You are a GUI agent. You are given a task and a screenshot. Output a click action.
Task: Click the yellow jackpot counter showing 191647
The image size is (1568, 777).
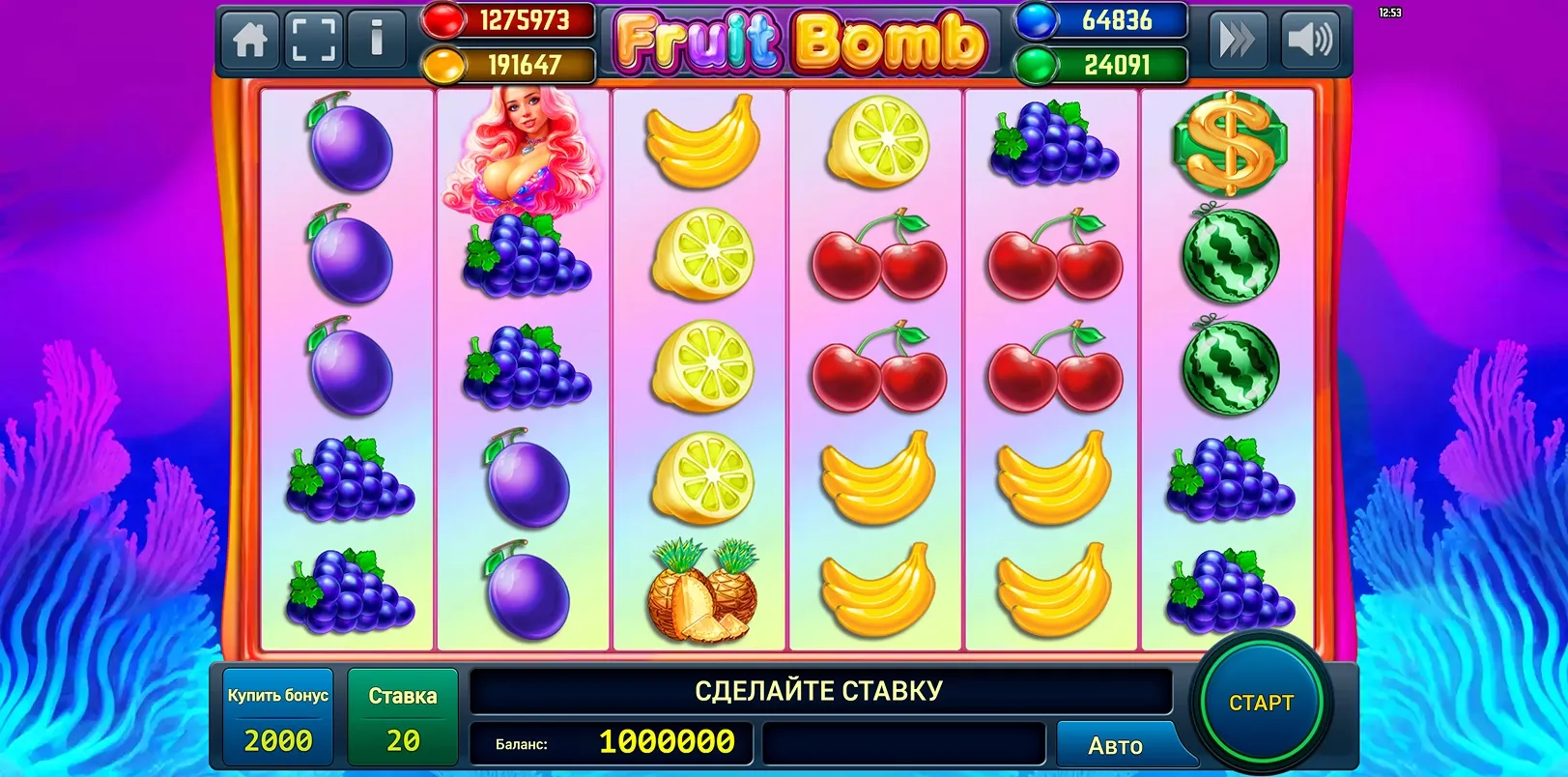point(512,63)
